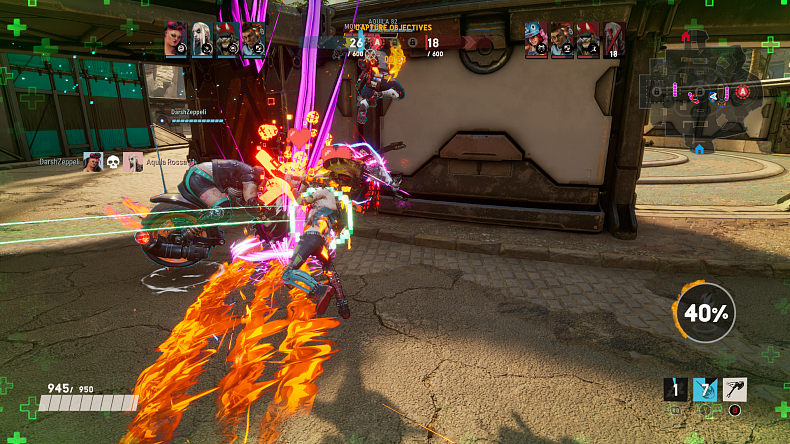790x444 pixels.
Task: Activate the 40% ultimate ability gauge
Action: coord(705,313)
